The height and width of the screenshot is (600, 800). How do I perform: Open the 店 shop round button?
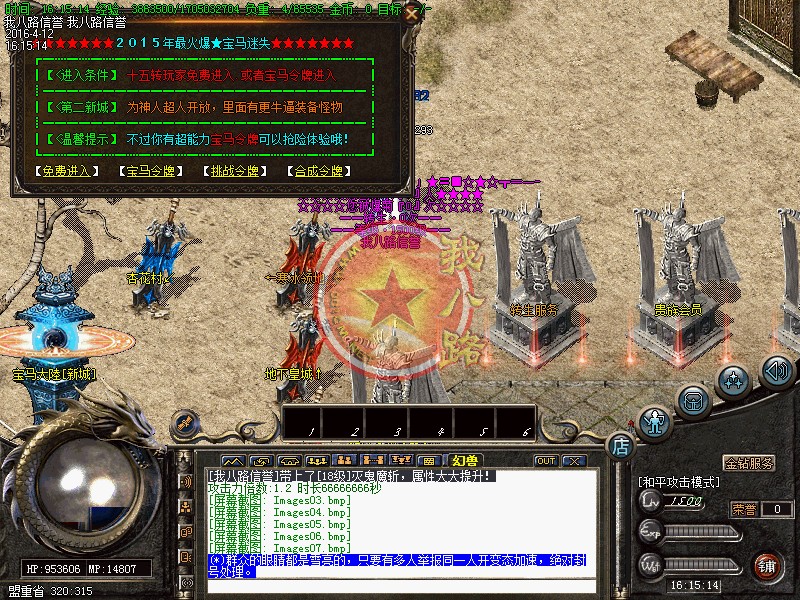coord(620,445)
